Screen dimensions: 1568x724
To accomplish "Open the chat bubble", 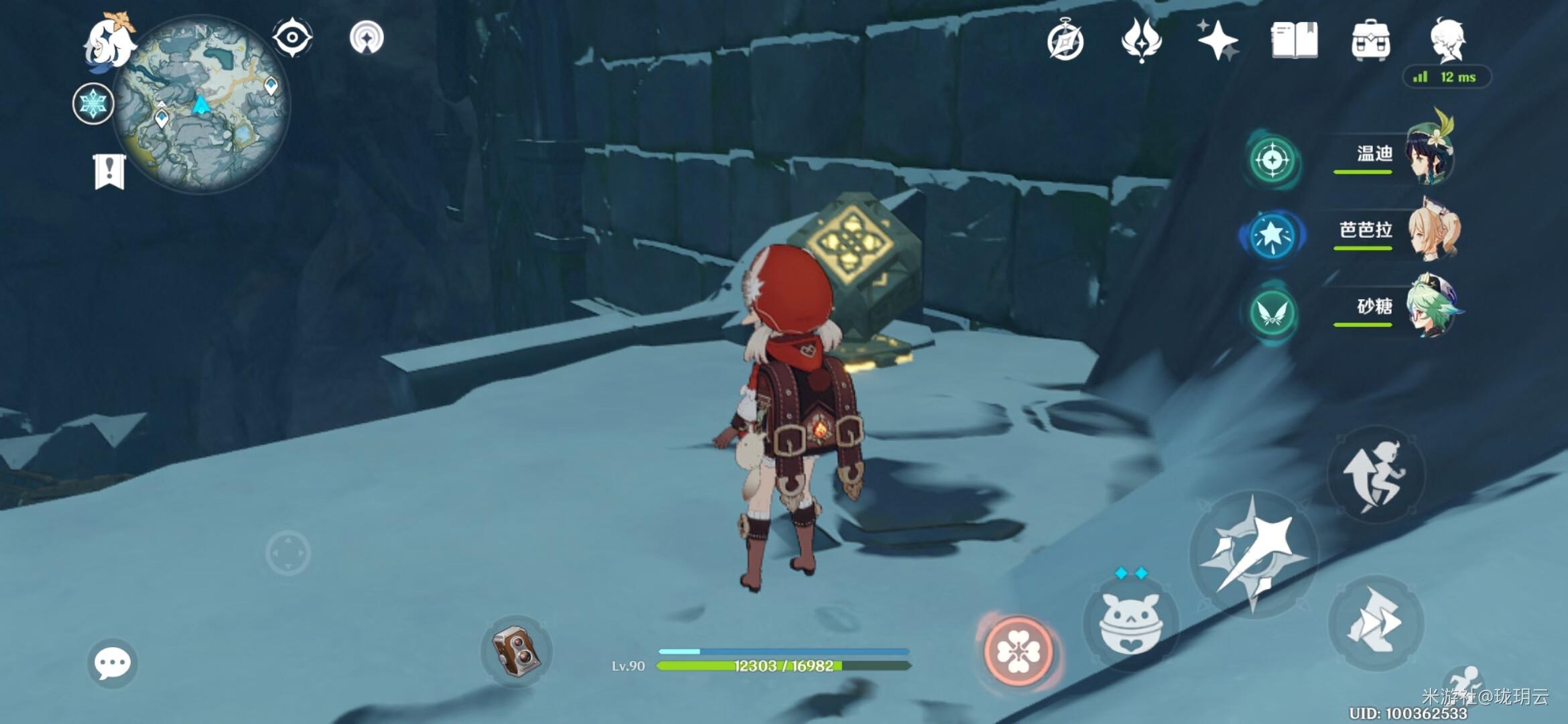I will coord(112,664).
